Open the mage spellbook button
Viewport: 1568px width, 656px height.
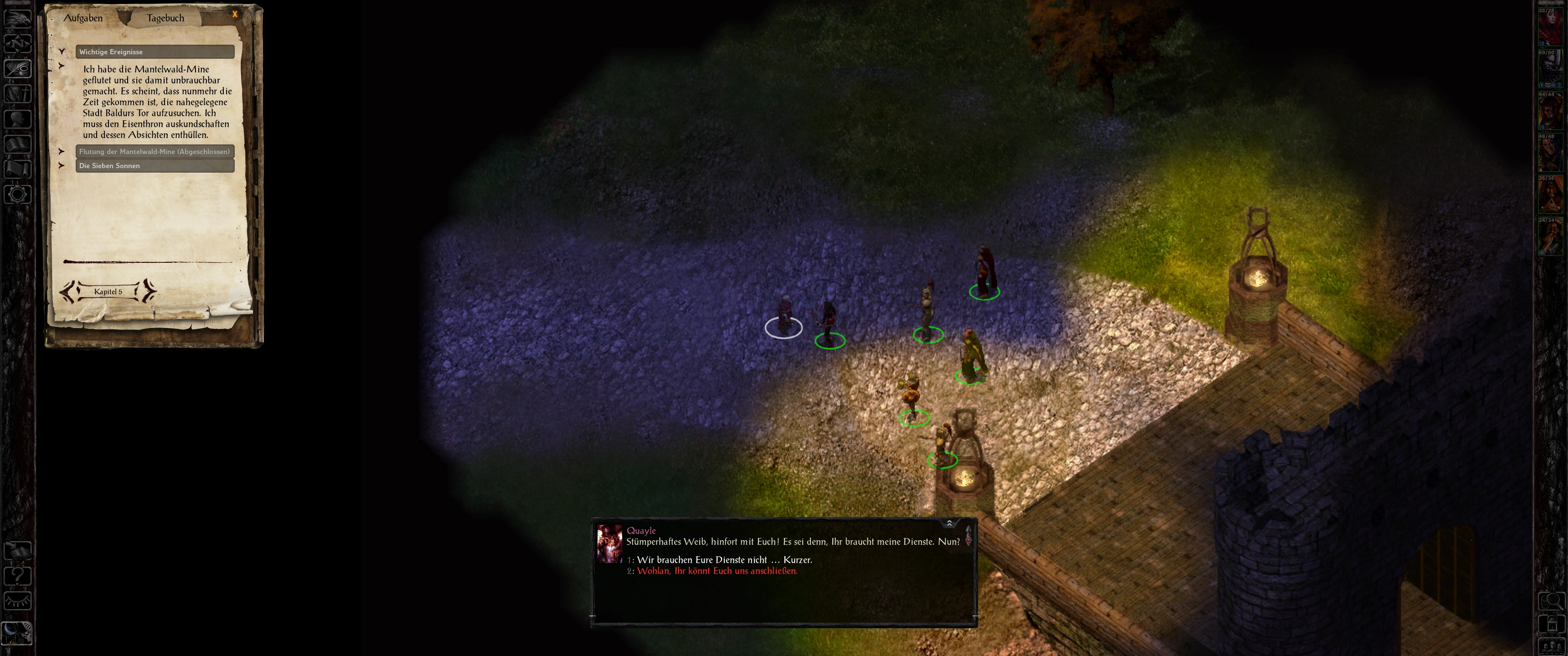point(18,144)
